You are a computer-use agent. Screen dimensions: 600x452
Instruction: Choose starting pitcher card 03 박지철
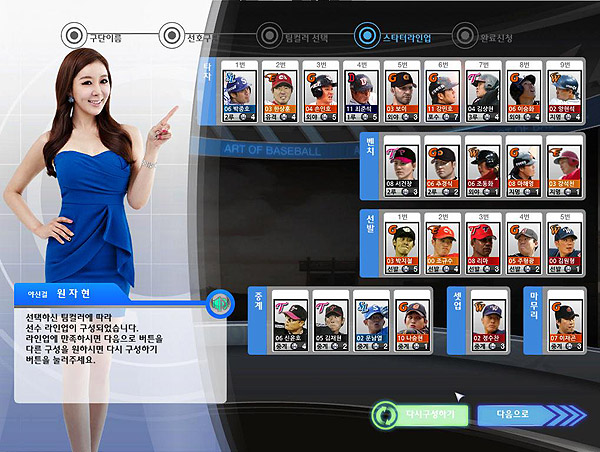pos(405,246)
